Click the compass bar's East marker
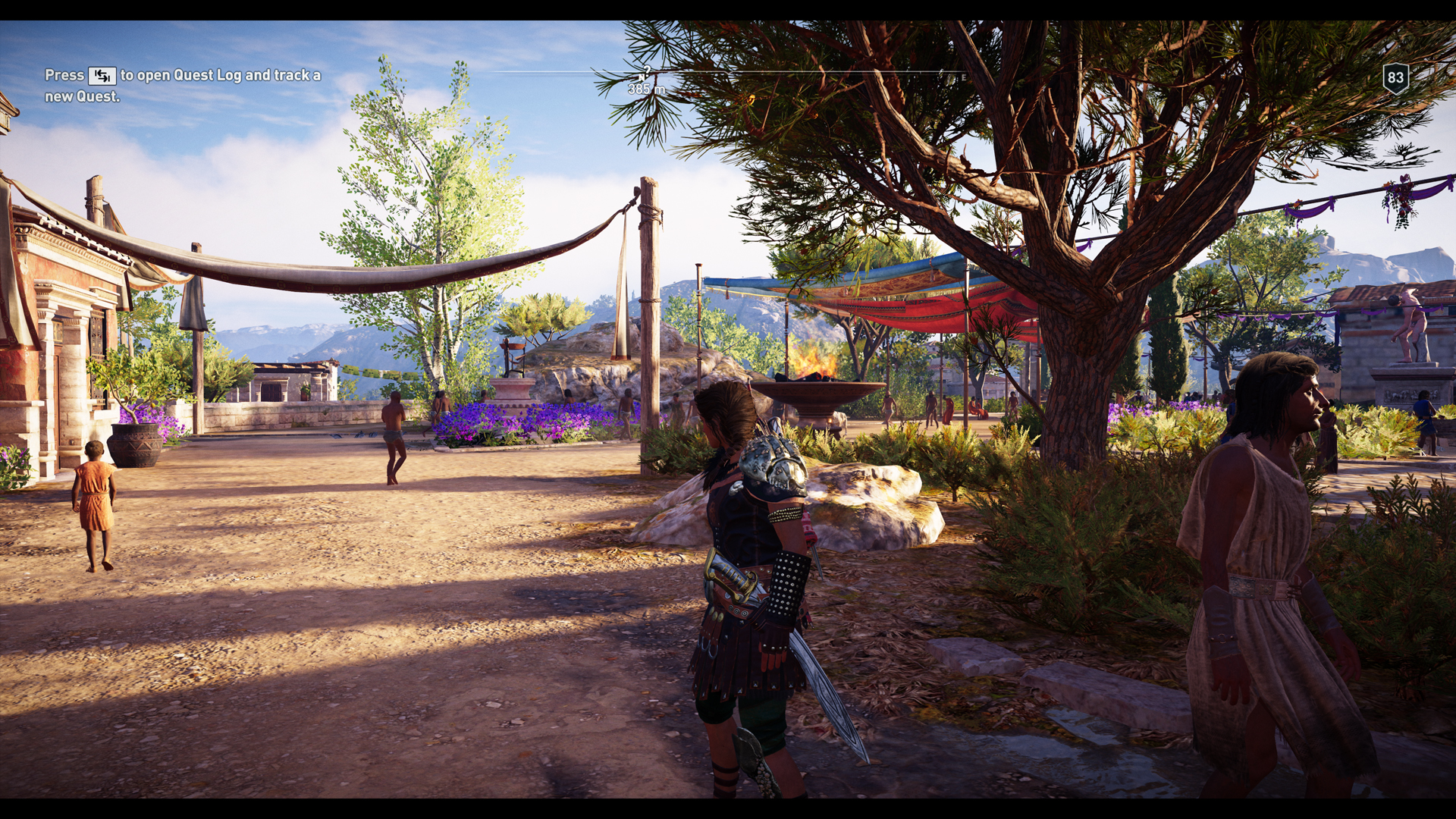This screenshot has width=1456, height=819. [x=964, y=77]
